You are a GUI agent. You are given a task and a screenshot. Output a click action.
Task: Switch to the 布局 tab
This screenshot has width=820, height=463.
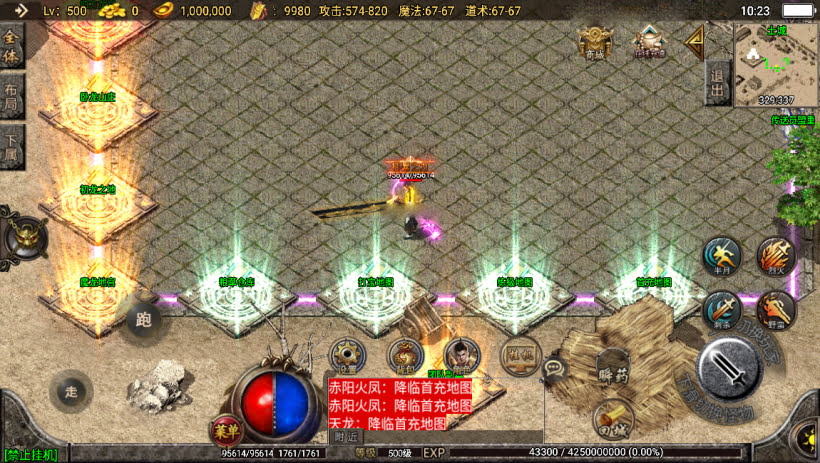[x=12, y=99]
